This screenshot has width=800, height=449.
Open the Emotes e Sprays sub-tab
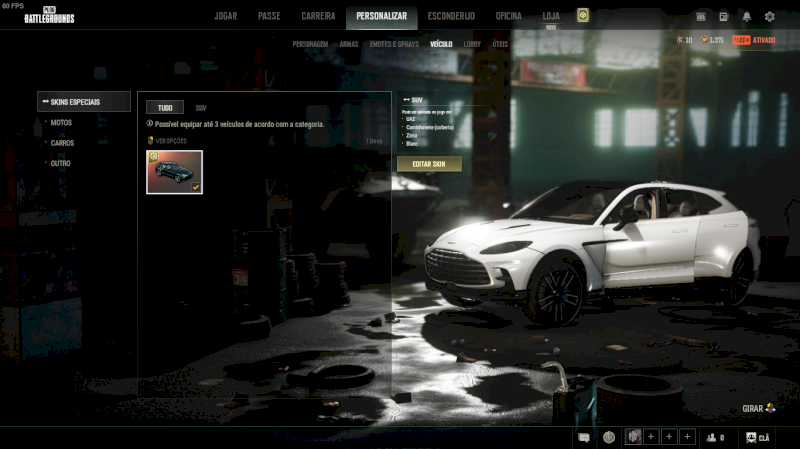click(394, 45)
